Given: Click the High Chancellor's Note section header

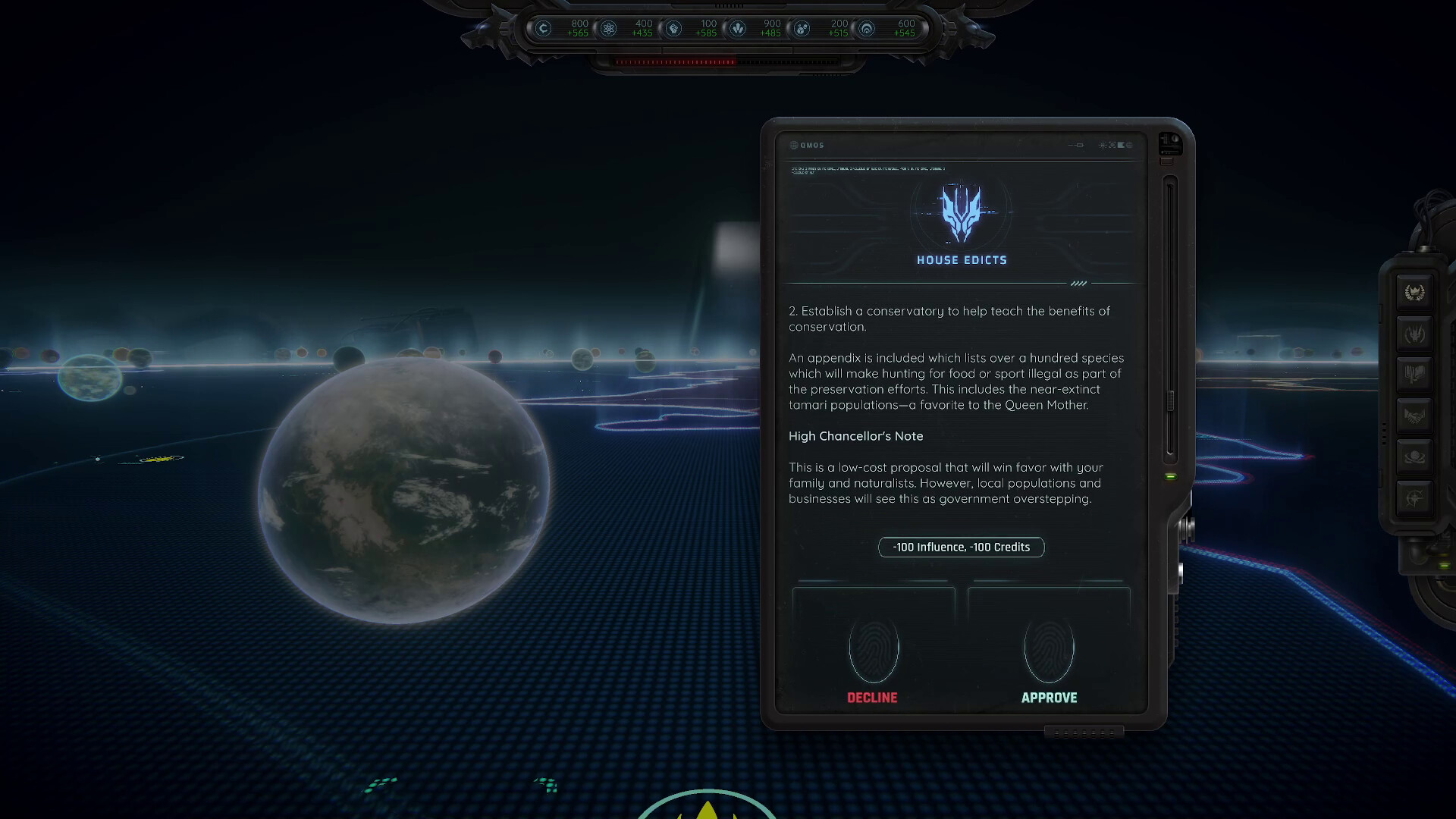Looking at the screenshot, I should pyautogui.click(x=855, y=436).
